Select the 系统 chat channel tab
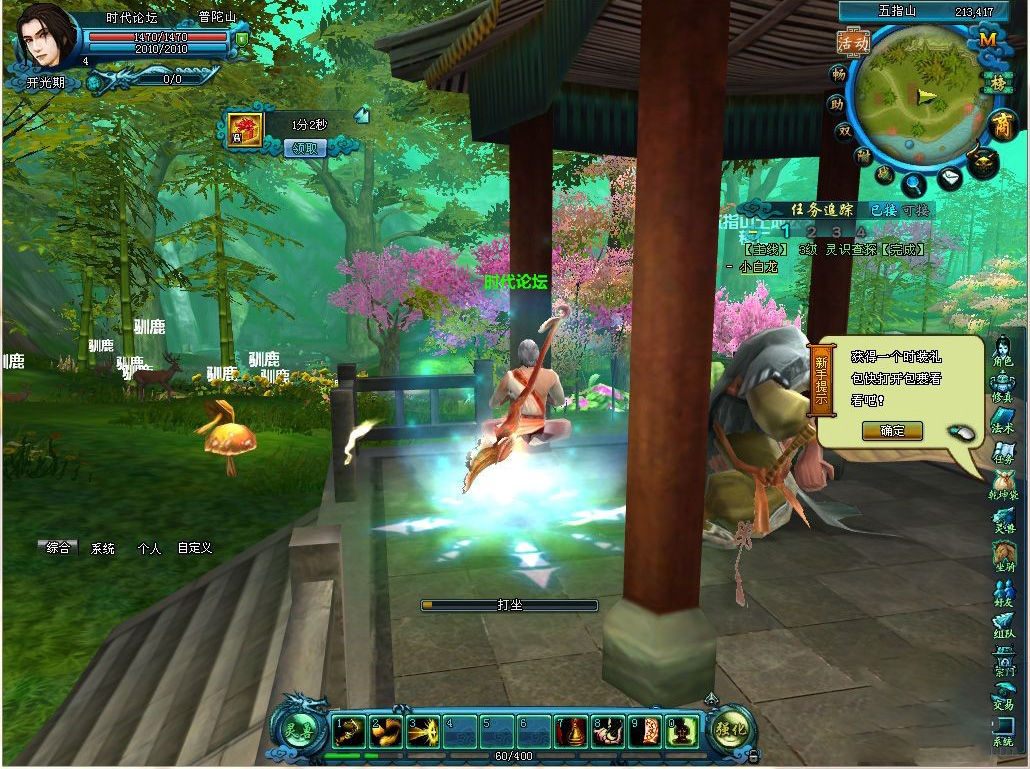The width and height of the screenshot is (1030, 769). click(x=103, y=549)
